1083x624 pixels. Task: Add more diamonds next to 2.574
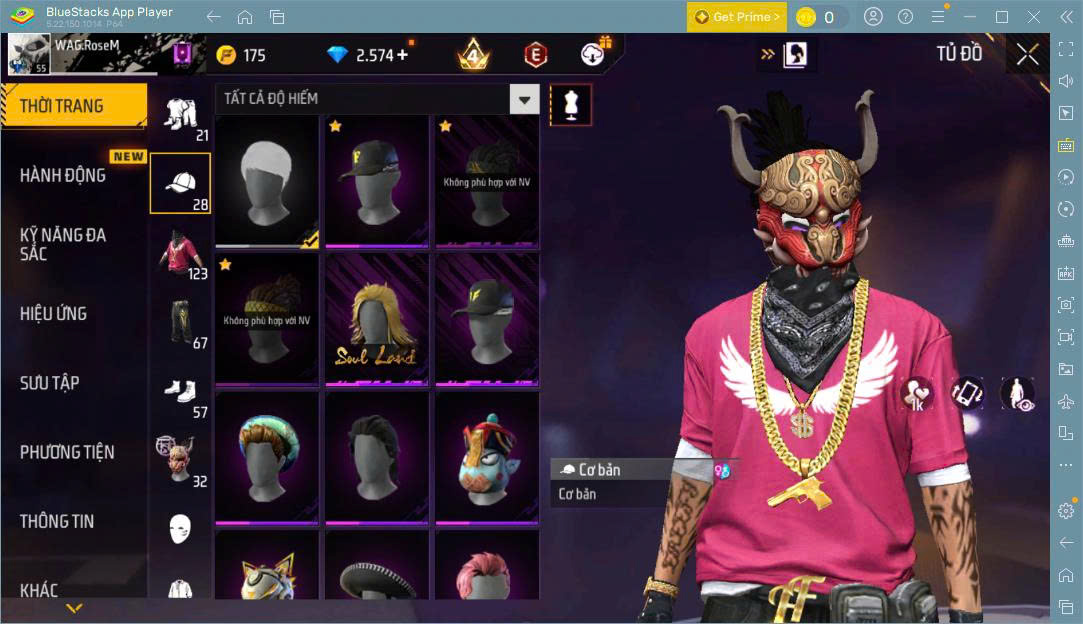click(403, 55)
